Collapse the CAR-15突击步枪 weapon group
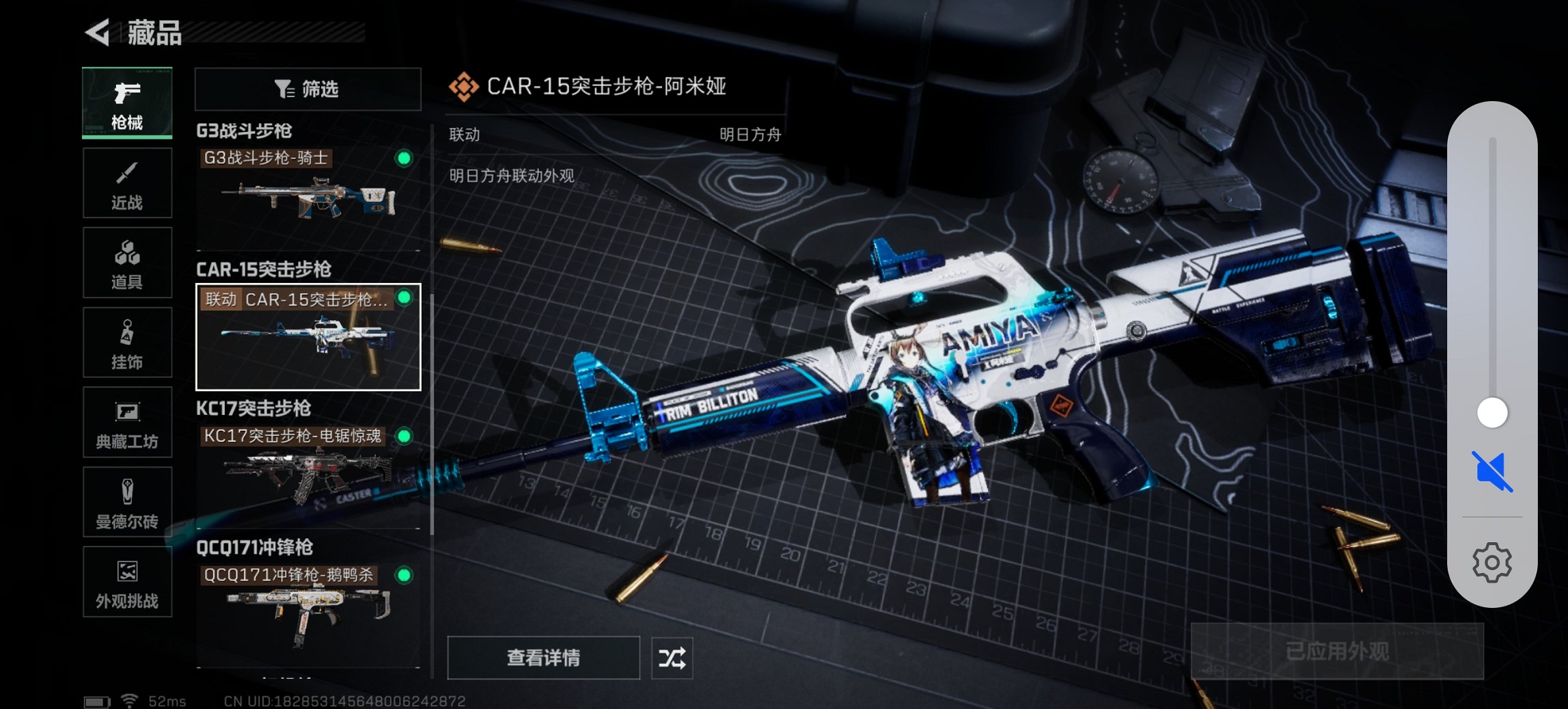Viewport: 1568px width, 709px height. [x=263, y=271]
